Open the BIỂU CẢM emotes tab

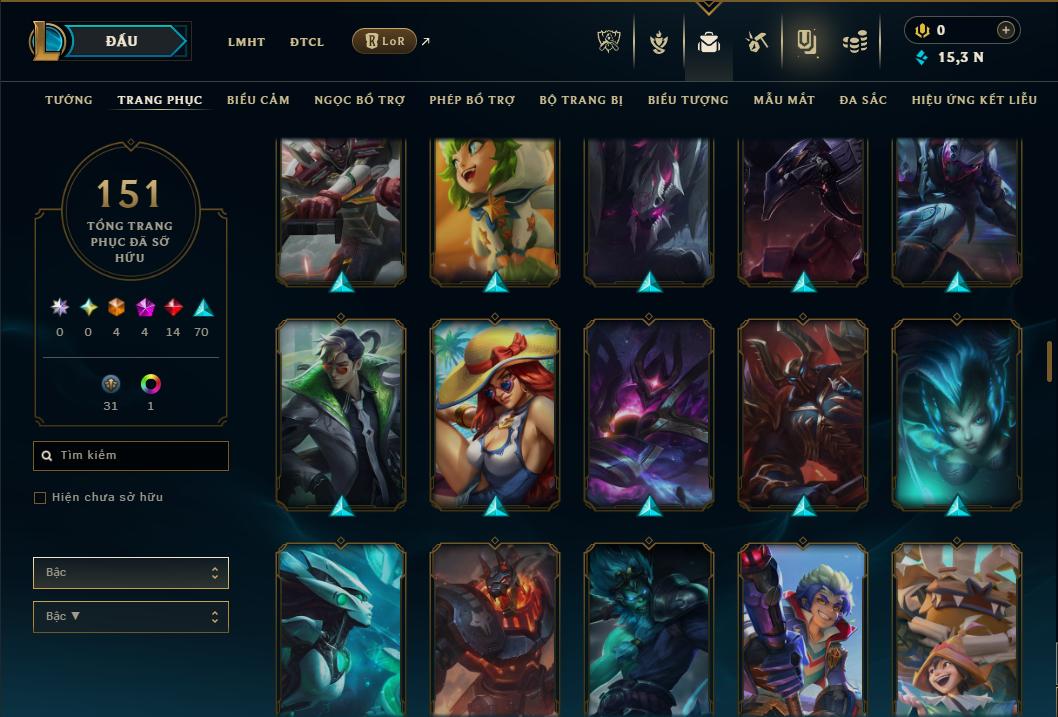coord(258,100)
